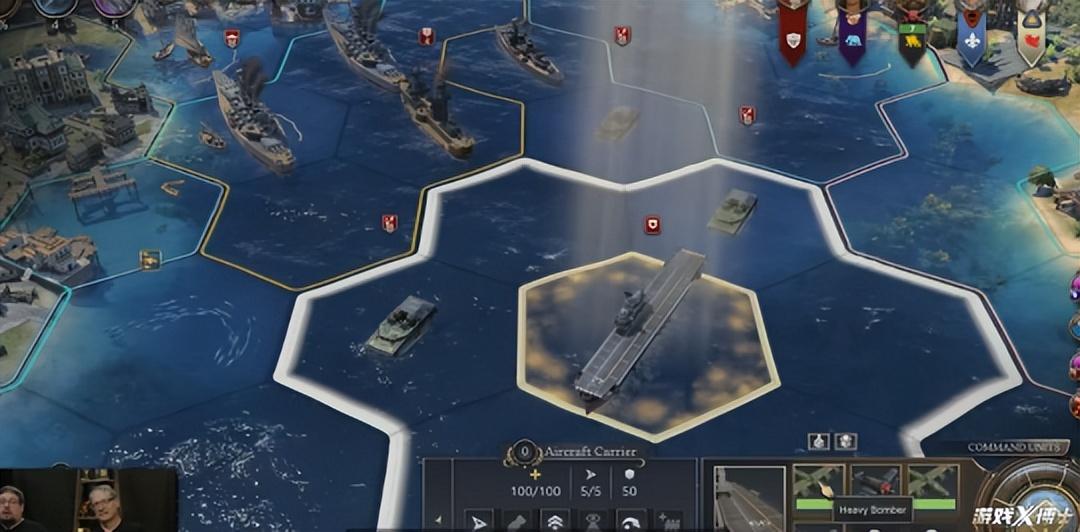Activate the chevron fortify unit action
Screen dimensions: 1080x532
[556, 520]
